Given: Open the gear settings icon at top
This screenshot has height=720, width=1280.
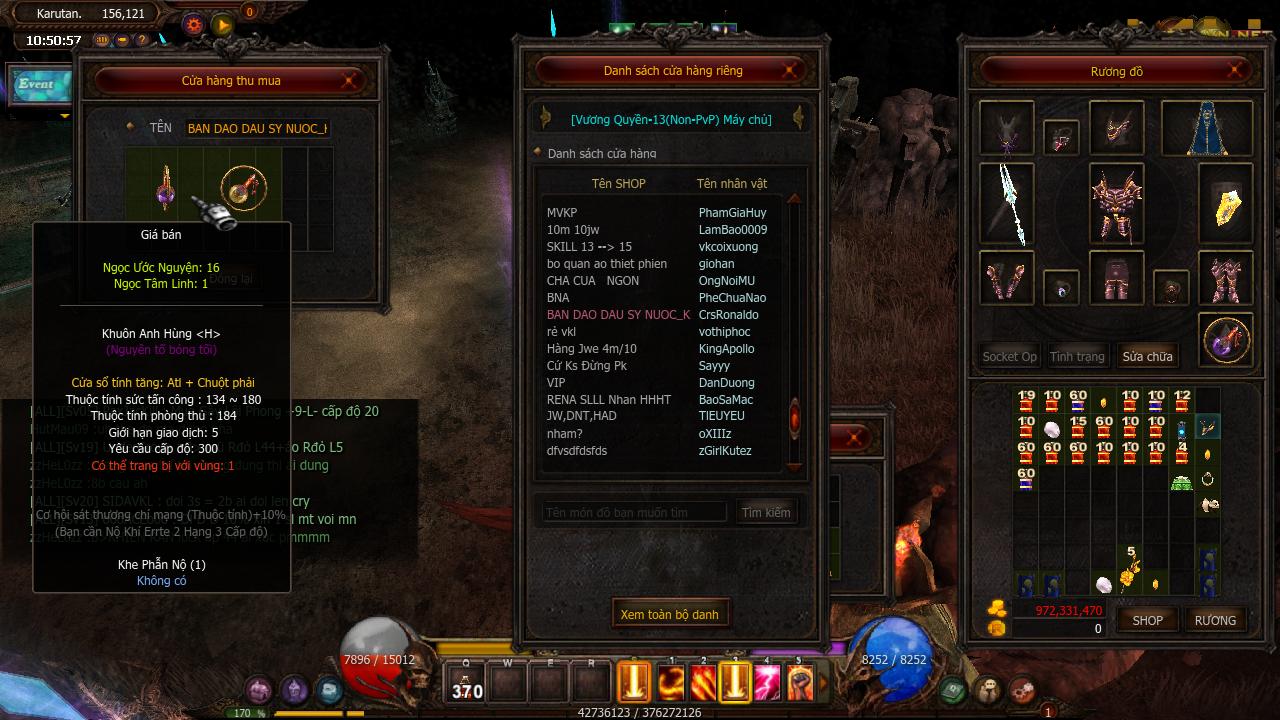Looking at the screenshot, I should pyautogui.click(x=194, y=24).
